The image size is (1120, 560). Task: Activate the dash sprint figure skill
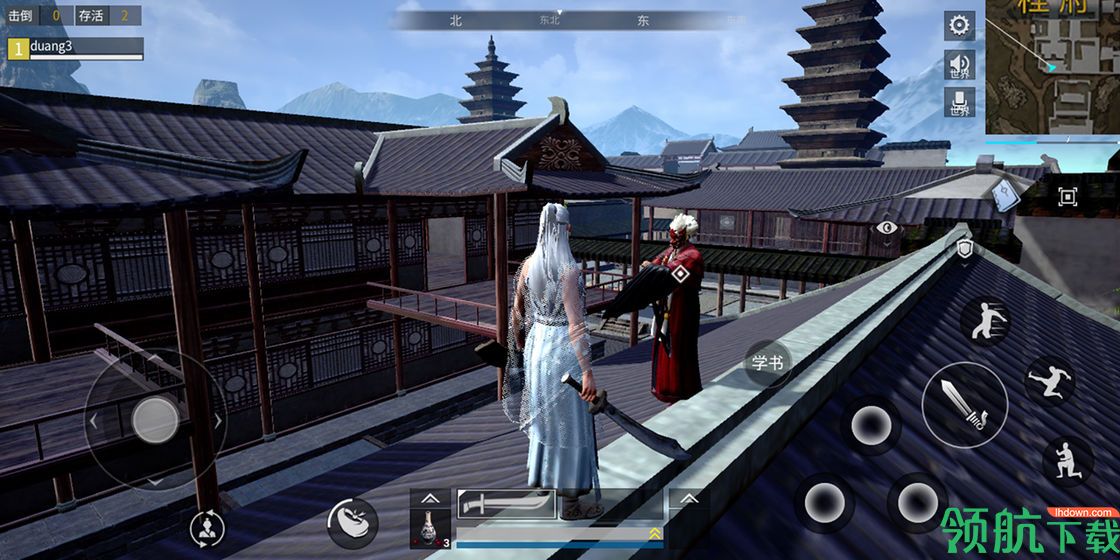tap(984, 321)
